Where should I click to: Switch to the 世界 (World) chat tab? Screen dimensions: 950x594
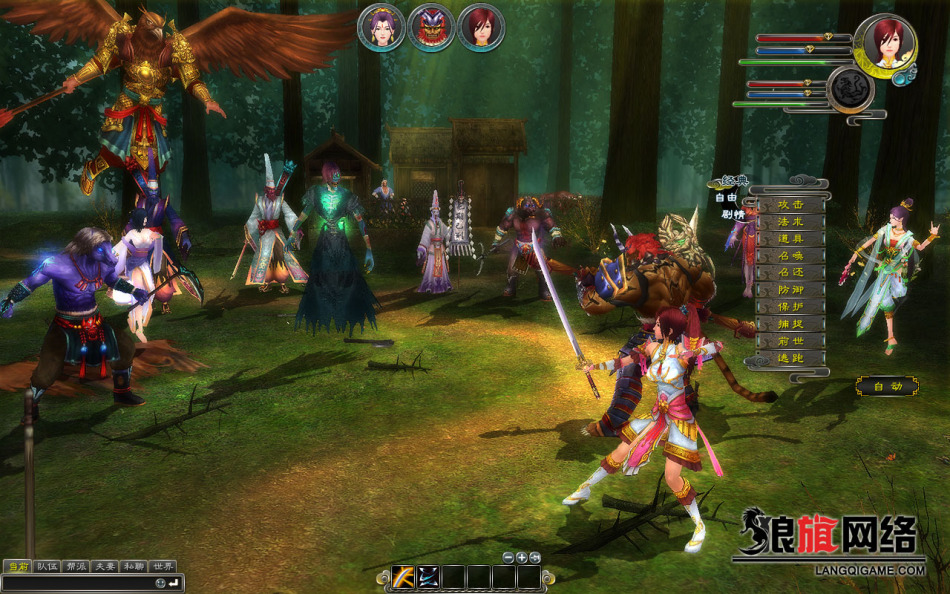(x=163, y=566)
